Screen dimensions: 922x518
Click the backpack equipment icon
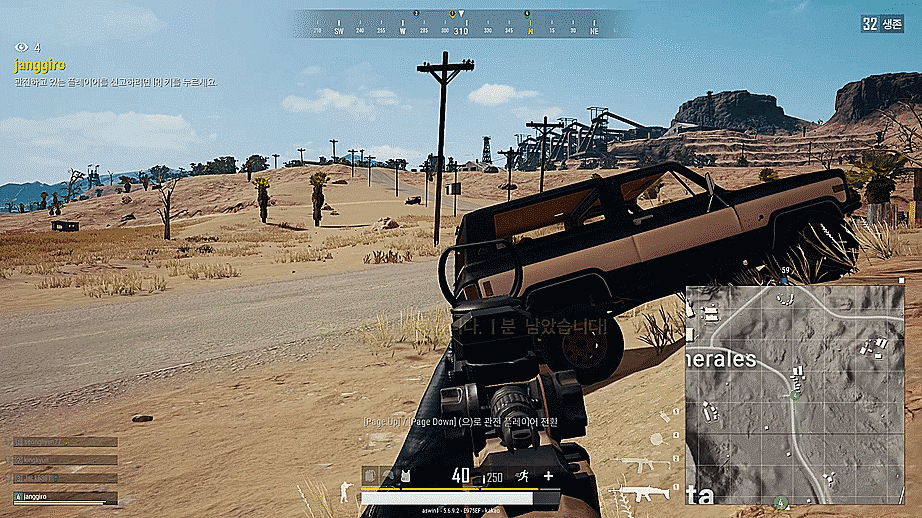[x=371, y=476]
